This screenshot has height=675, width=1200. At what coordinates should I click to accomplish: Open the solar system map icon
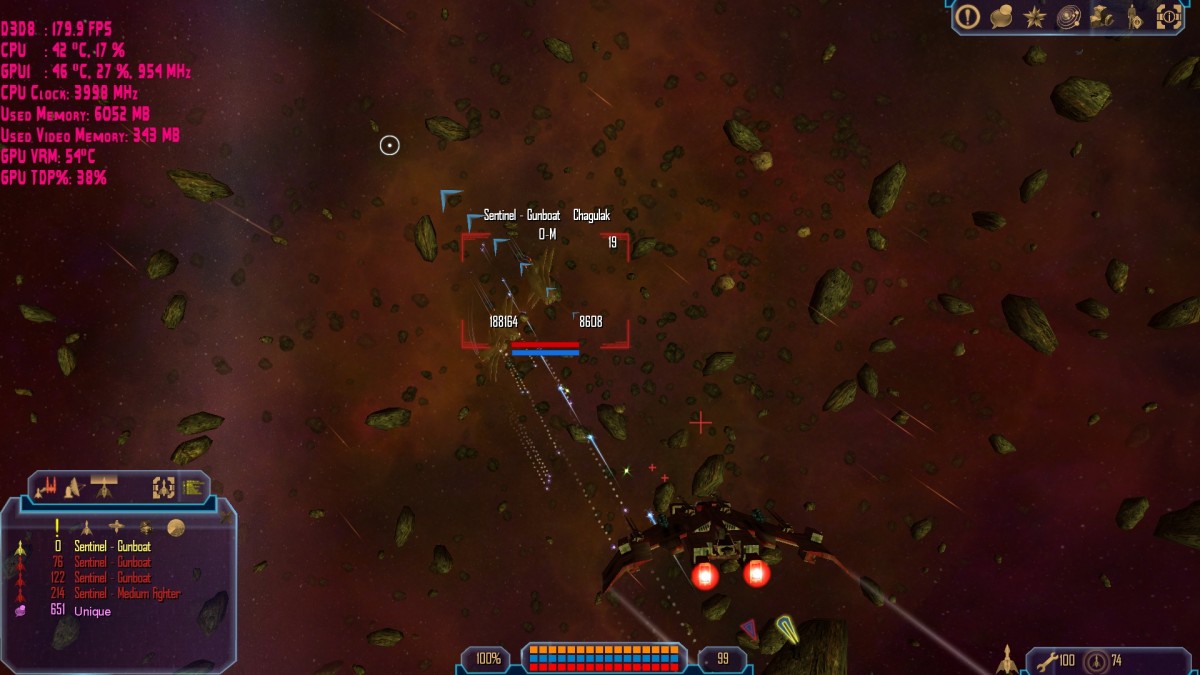(1068, 16)
